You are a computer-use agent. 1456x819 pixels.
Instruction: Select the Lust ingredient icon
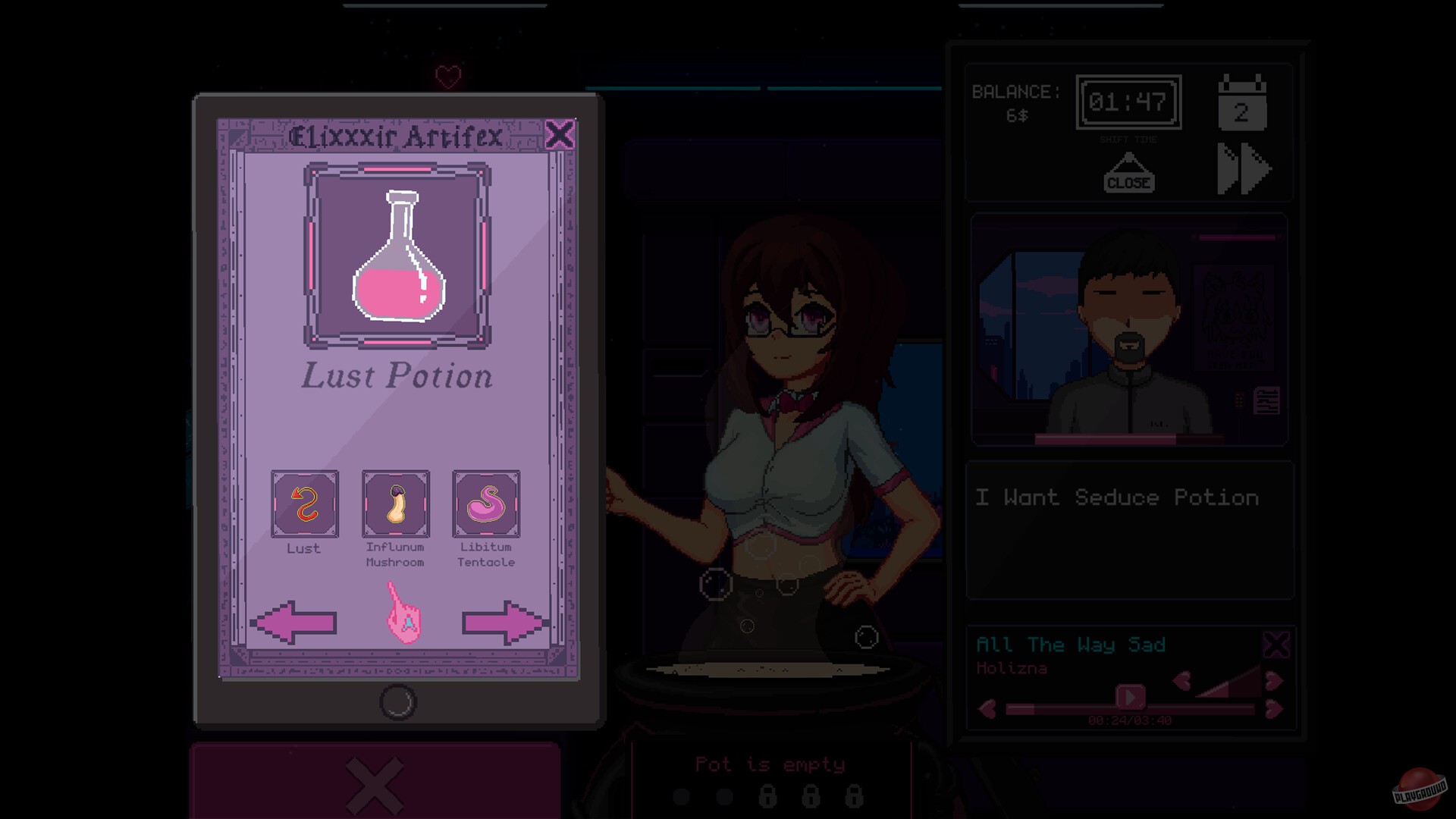click(305, 504)
